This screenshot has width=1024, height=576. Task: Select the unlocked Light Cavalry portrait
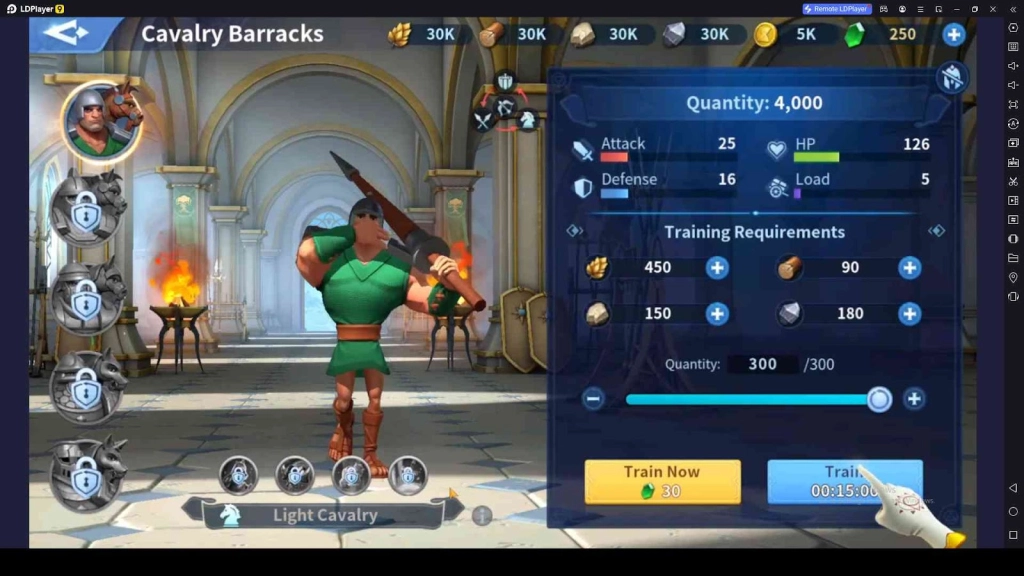coord(98,120)
